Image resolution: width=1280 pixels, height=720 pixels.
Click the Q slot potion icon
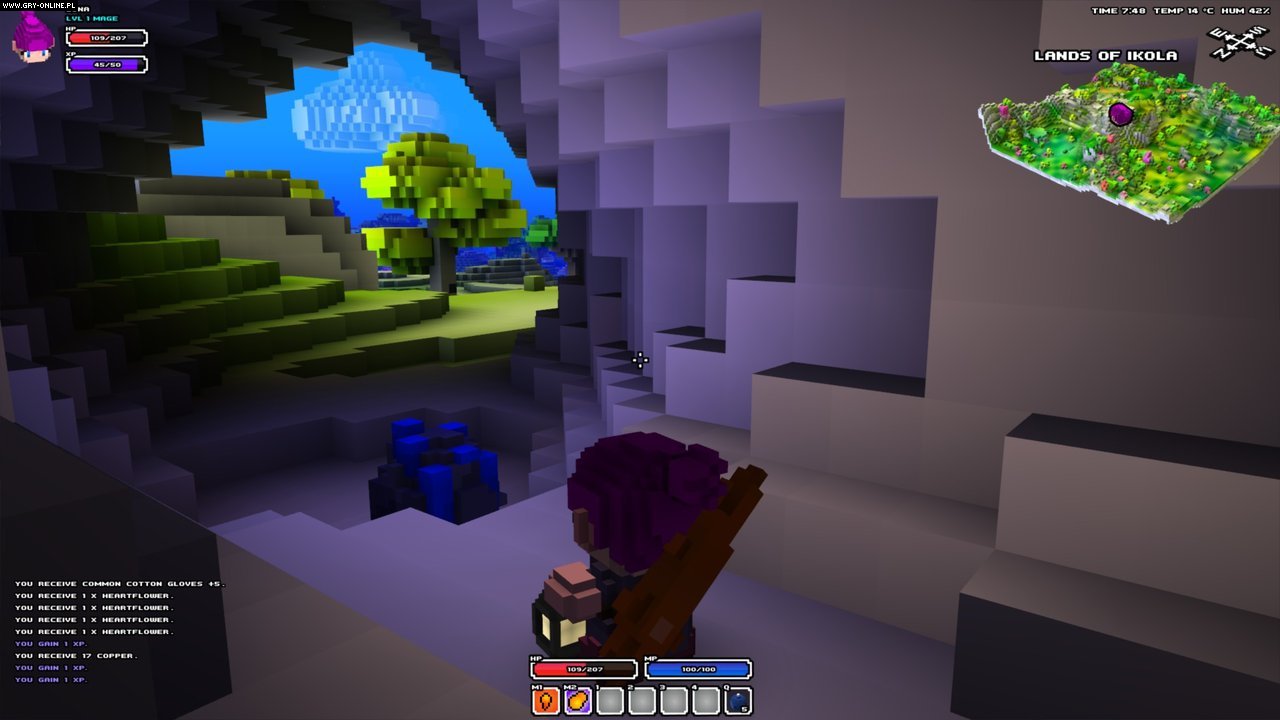736,700
